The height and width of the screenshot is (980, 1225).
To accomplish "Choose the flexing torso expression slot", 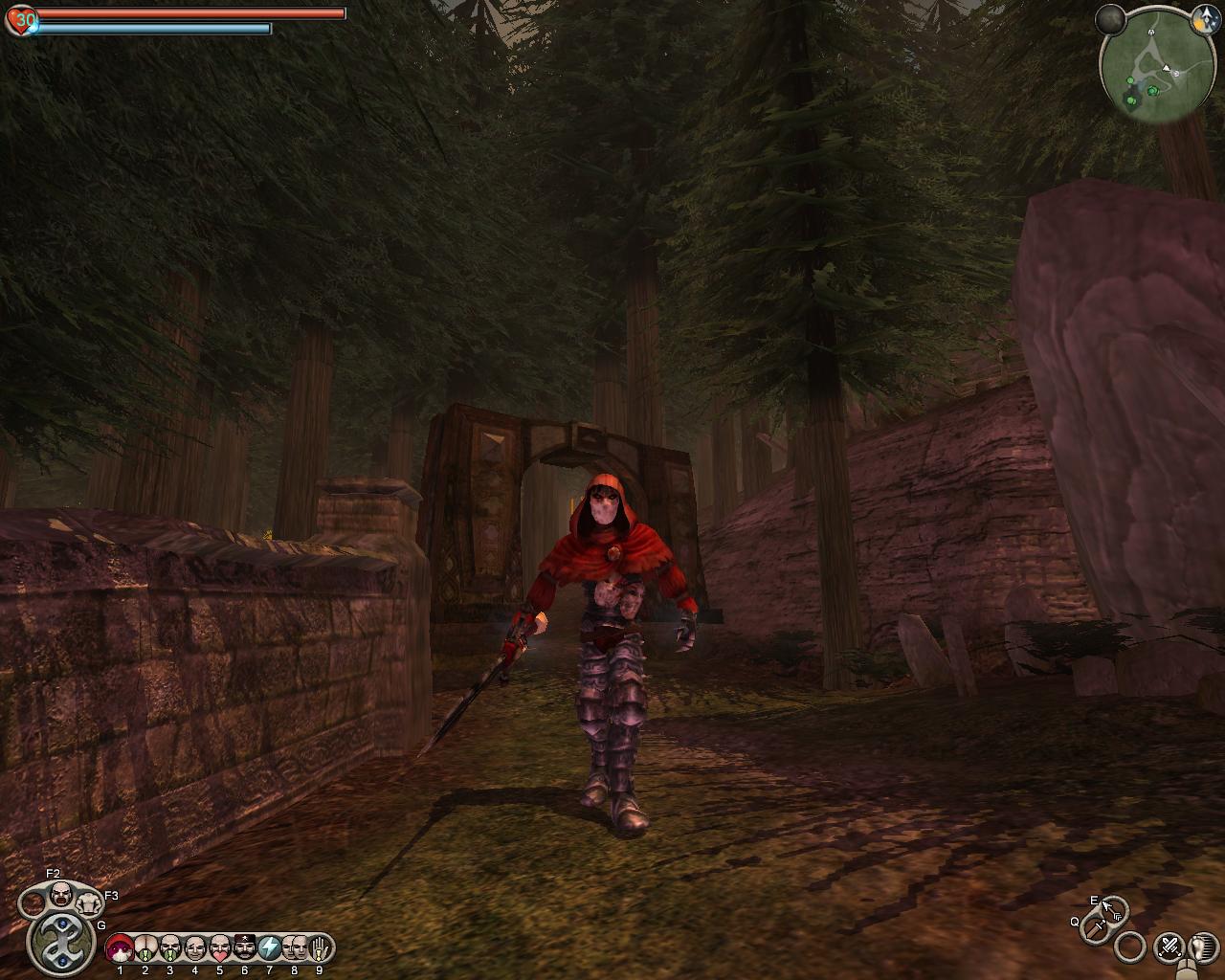I will pyautogui.click(x=89, y=902).
